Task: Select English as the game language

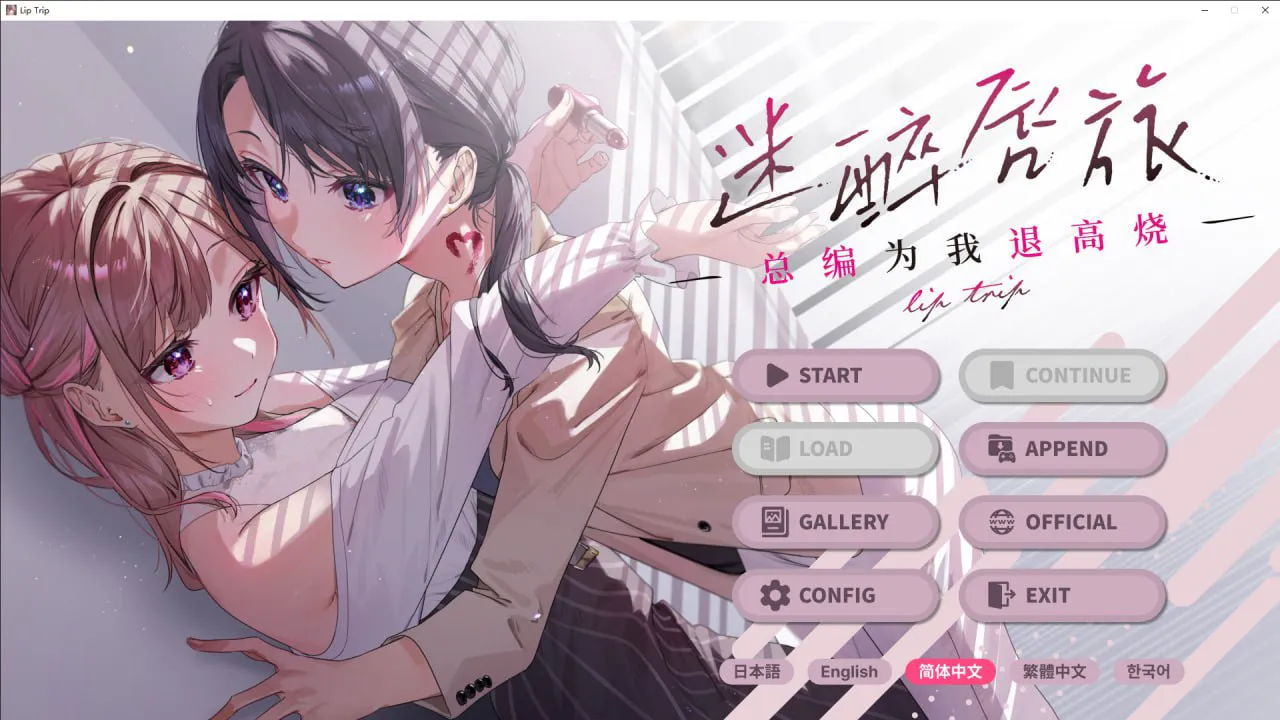Action: pyautogui.click(x=849, y=672)
